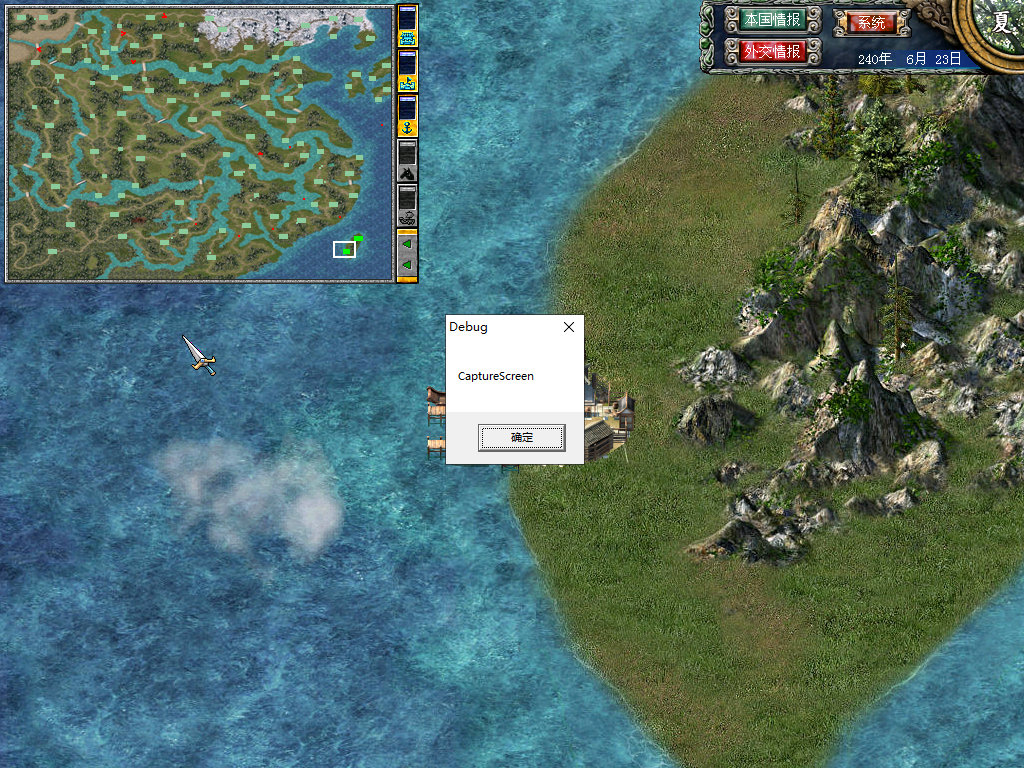Viewport: 1024px width, 768px height.
Task: Click the minimap to move the view
Action: 200,140
